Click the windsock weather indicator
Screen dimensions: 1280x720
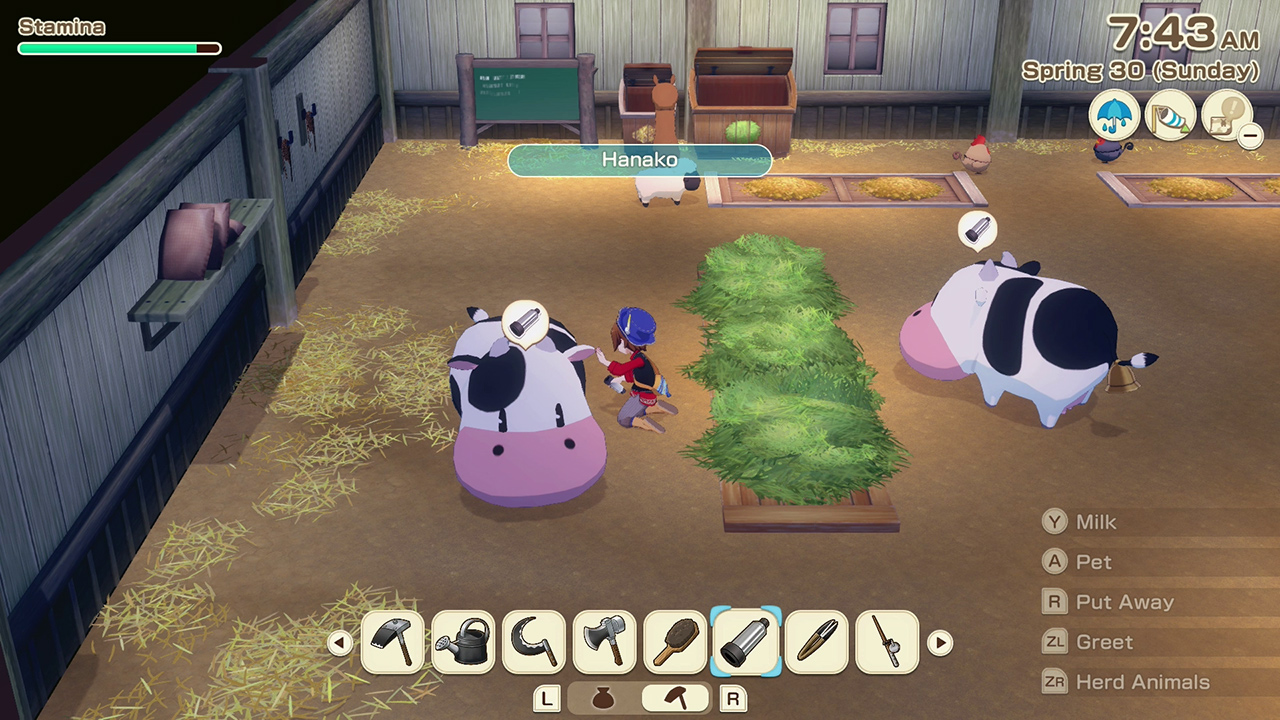click(1170, 116)
